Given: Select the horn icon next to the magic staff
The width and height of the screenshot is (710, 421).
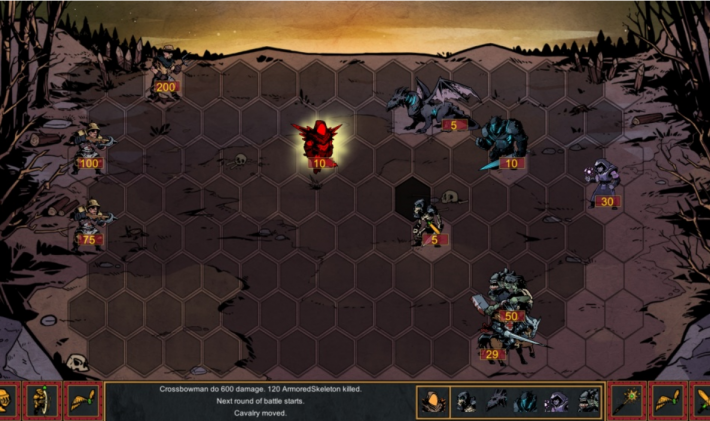Looking at the screenshot, I should point(667,402).
